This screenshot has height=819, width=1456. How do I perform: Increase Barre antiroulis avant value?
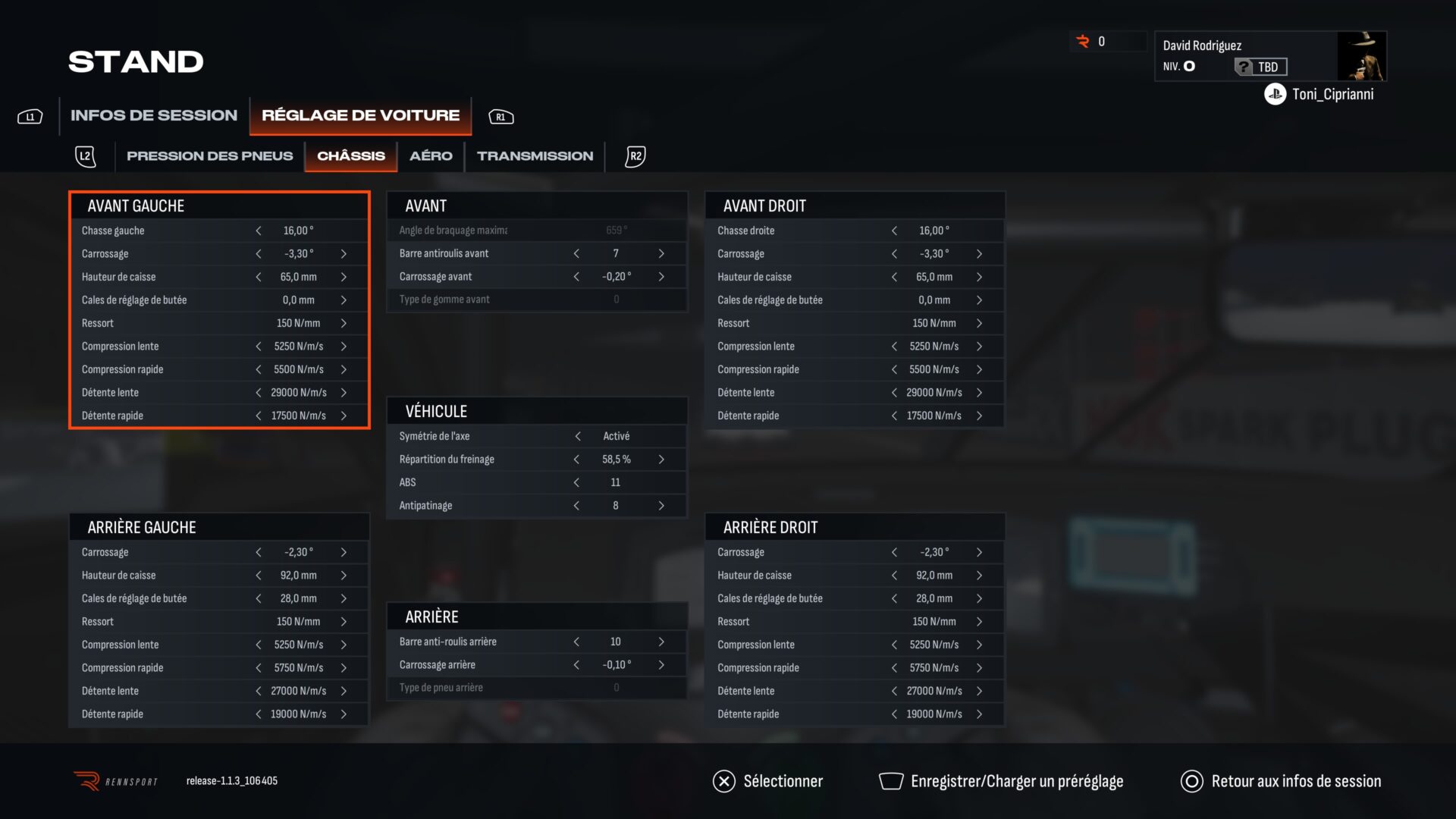click(661, 254)
